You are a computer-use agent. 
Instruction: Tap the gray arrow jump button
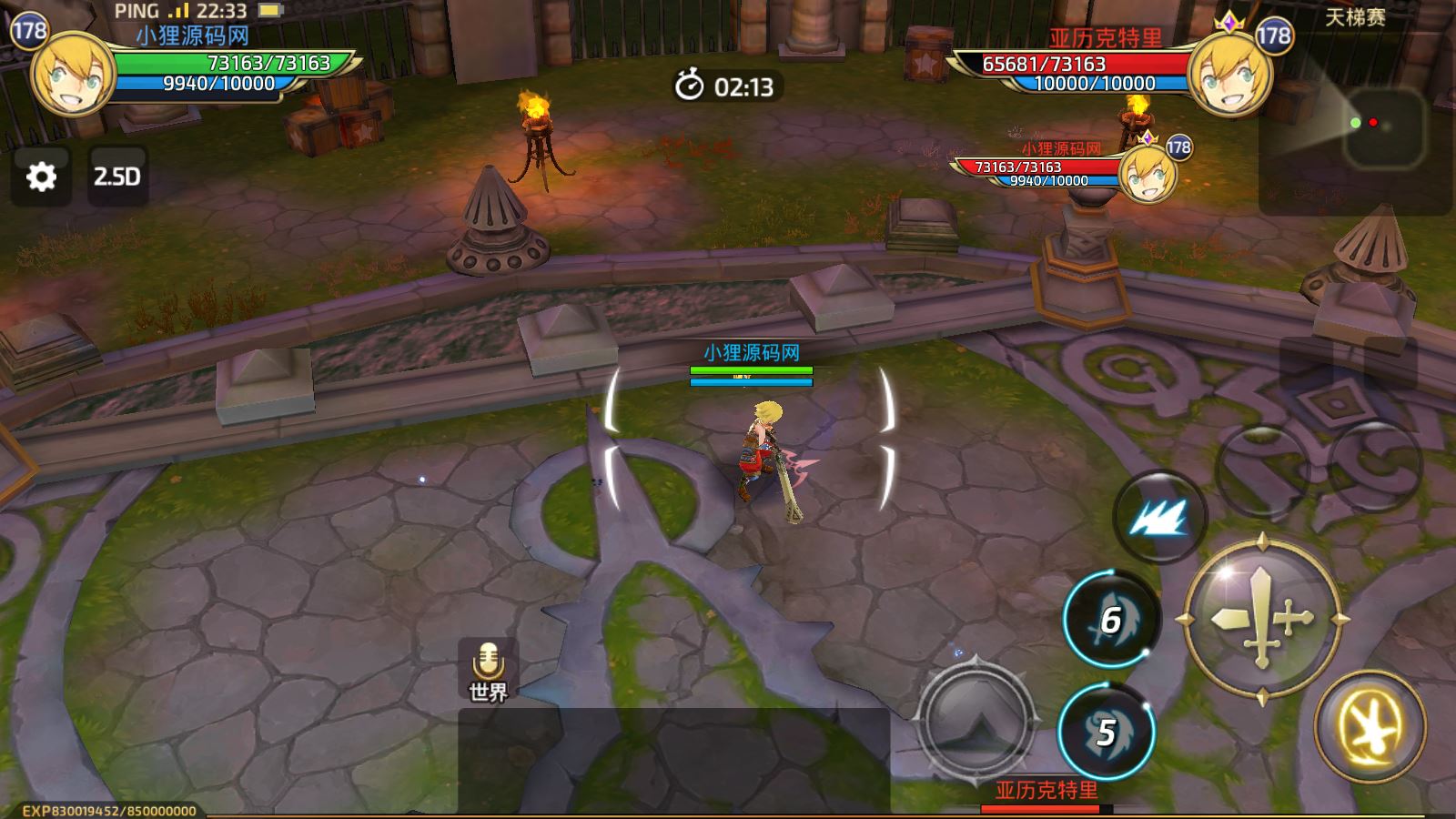point(976,719)
